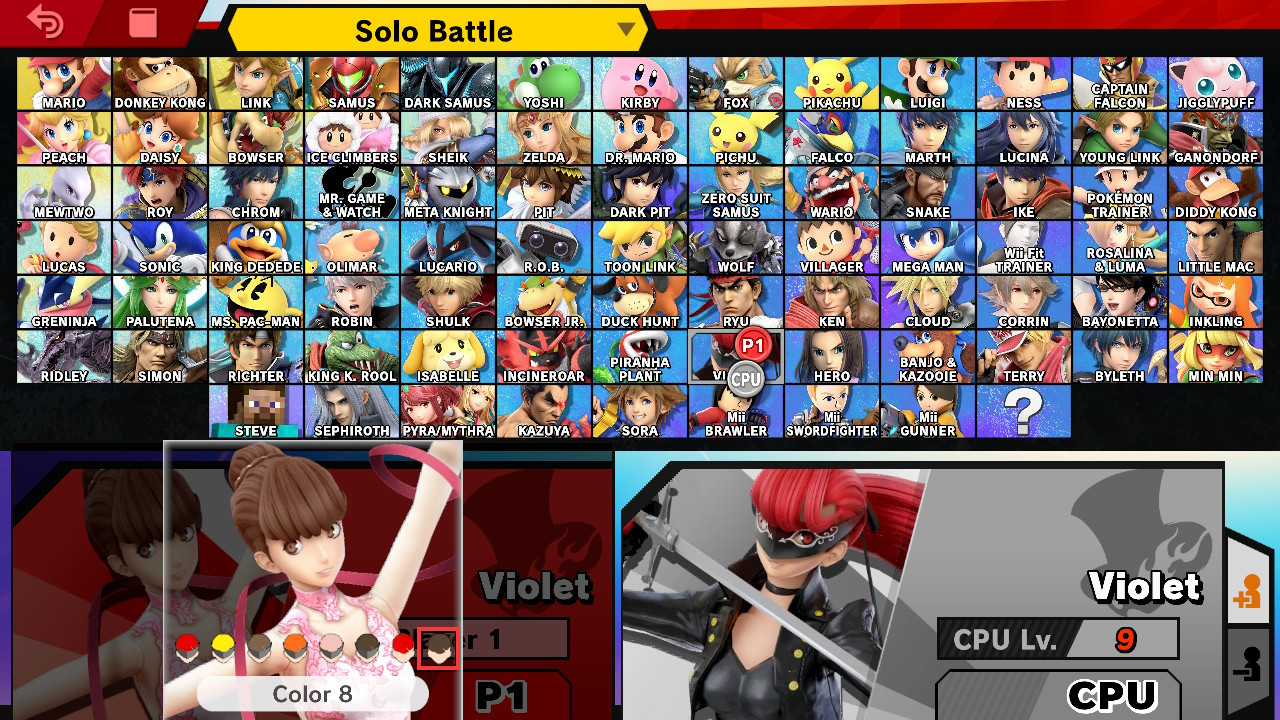Pick Kirby from the roster
Screen dimensions: 1280x720
[x=639, y=80]
